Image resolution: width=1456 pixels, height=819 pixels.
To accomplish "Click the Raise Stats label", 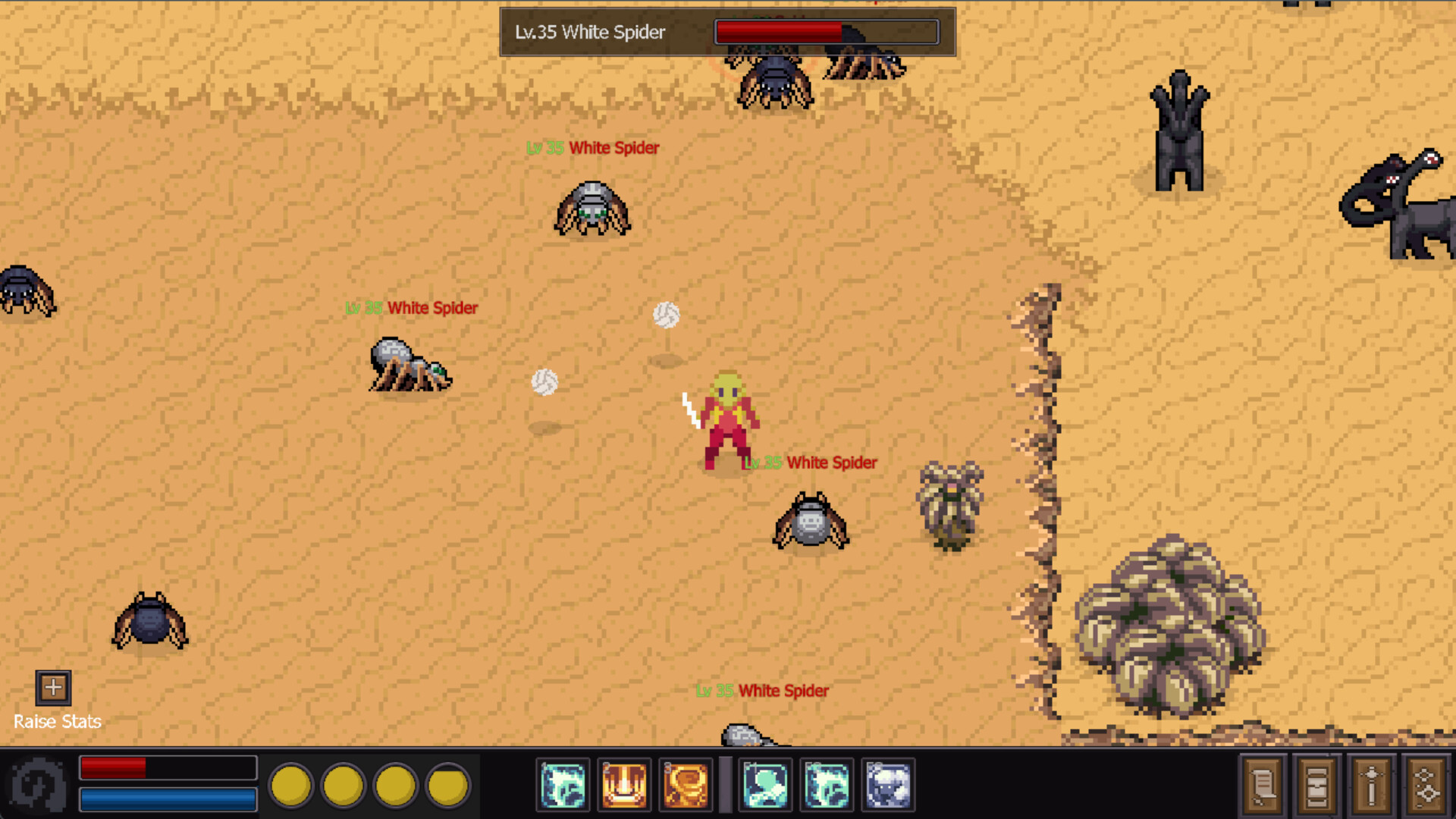I will pyautogui.click(x=58, y=721).
